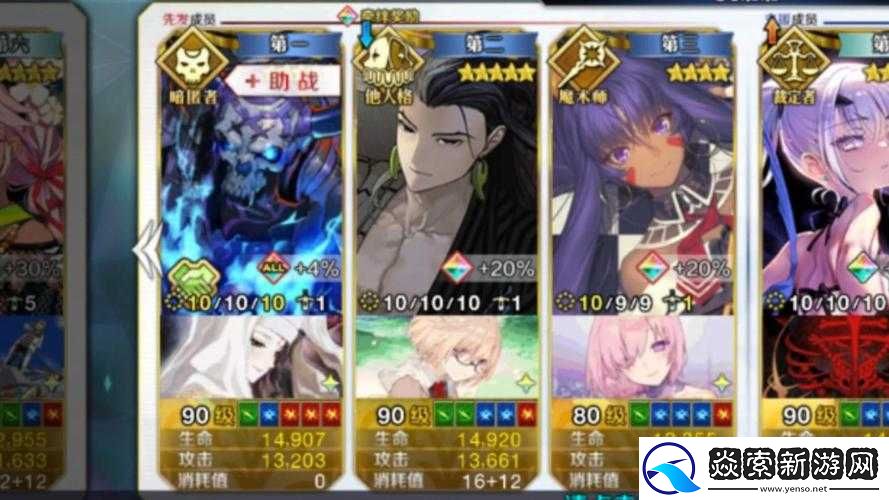
Task: Tap the +助战 support button
Action: (x=277, y=82)
